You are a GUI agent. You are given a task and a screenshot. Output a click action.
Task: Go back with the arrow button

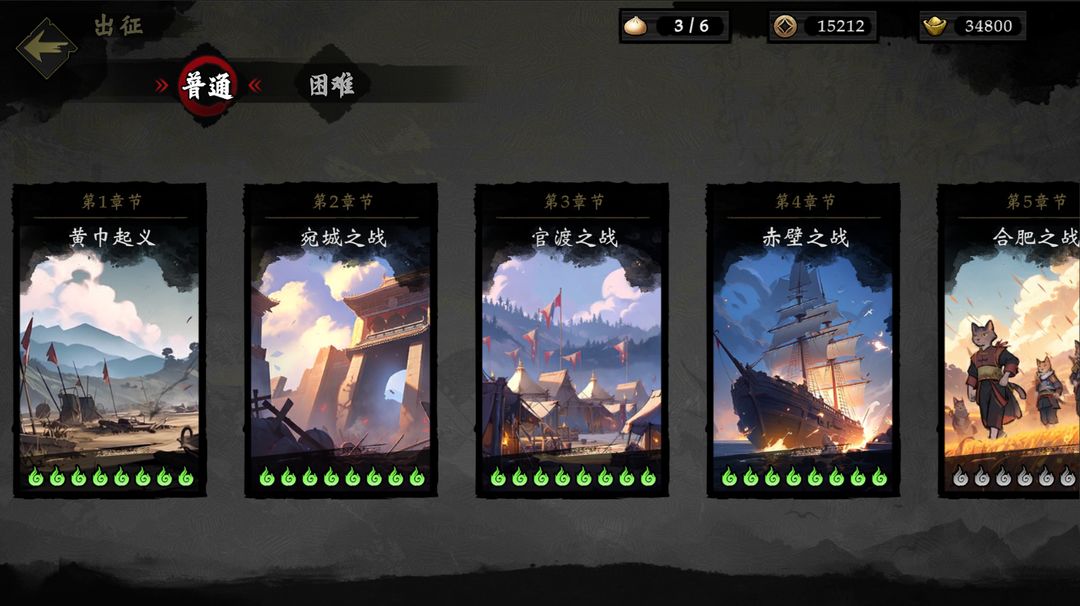(x=46, y=47)
